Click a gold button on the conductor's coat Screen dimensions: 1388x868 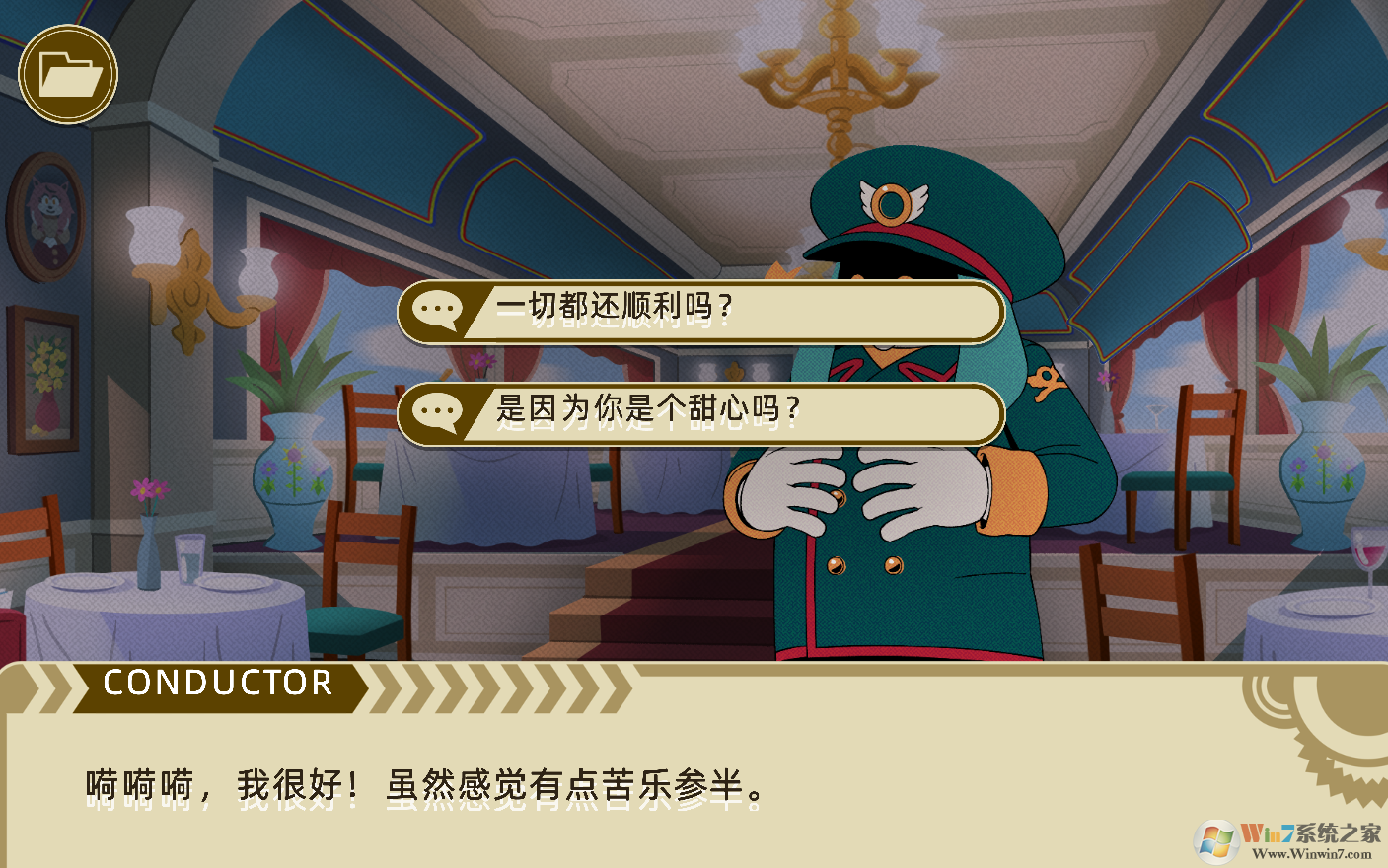[835, 567]
